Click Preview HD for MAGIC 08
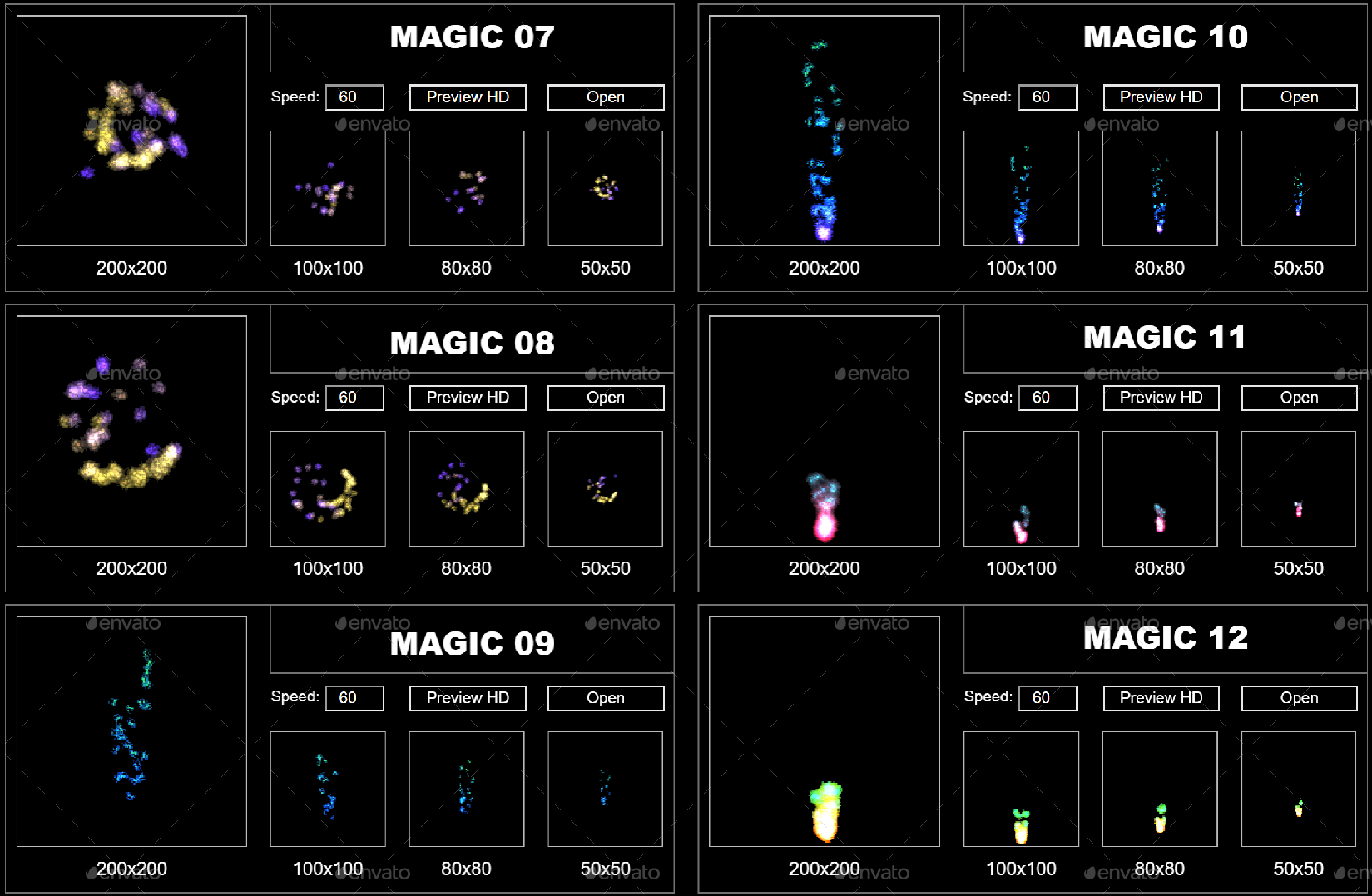The width and height of the screenshot is (1372, 896). pos(467,397)
